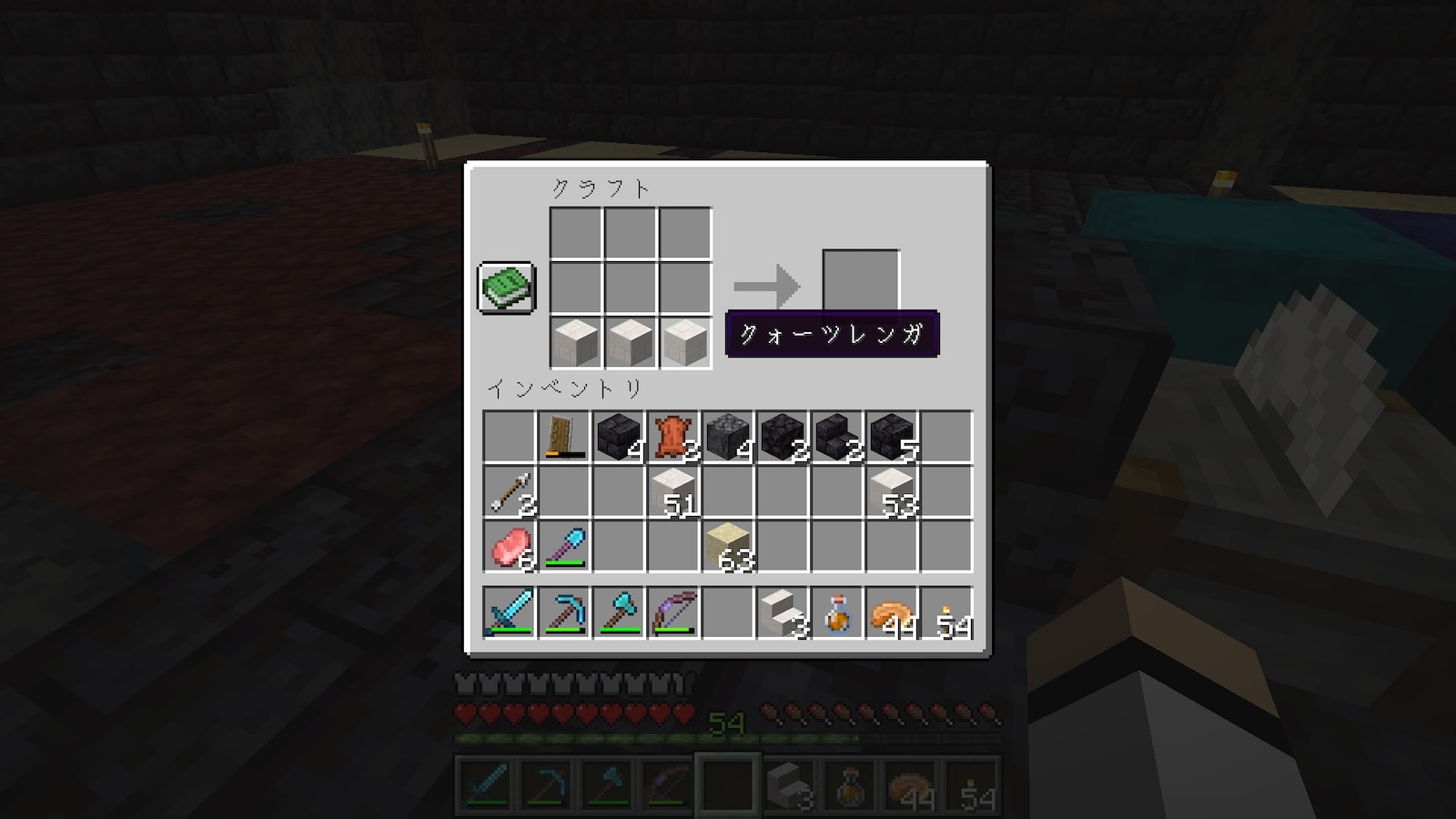Select the diamond pickaxe slot
Screen dimensions: 1456x819
564,612
